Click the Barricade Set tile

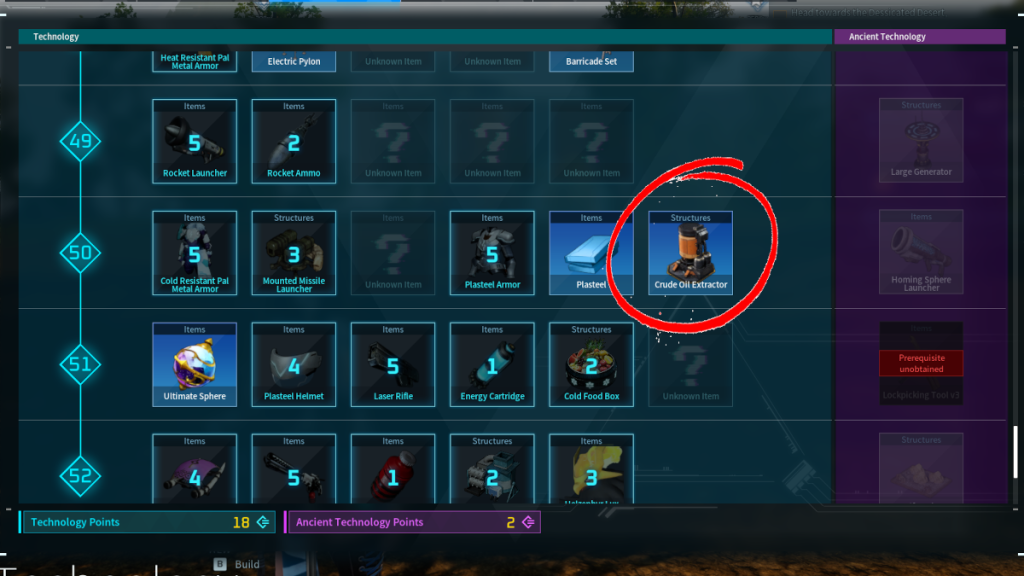point(591,61)
